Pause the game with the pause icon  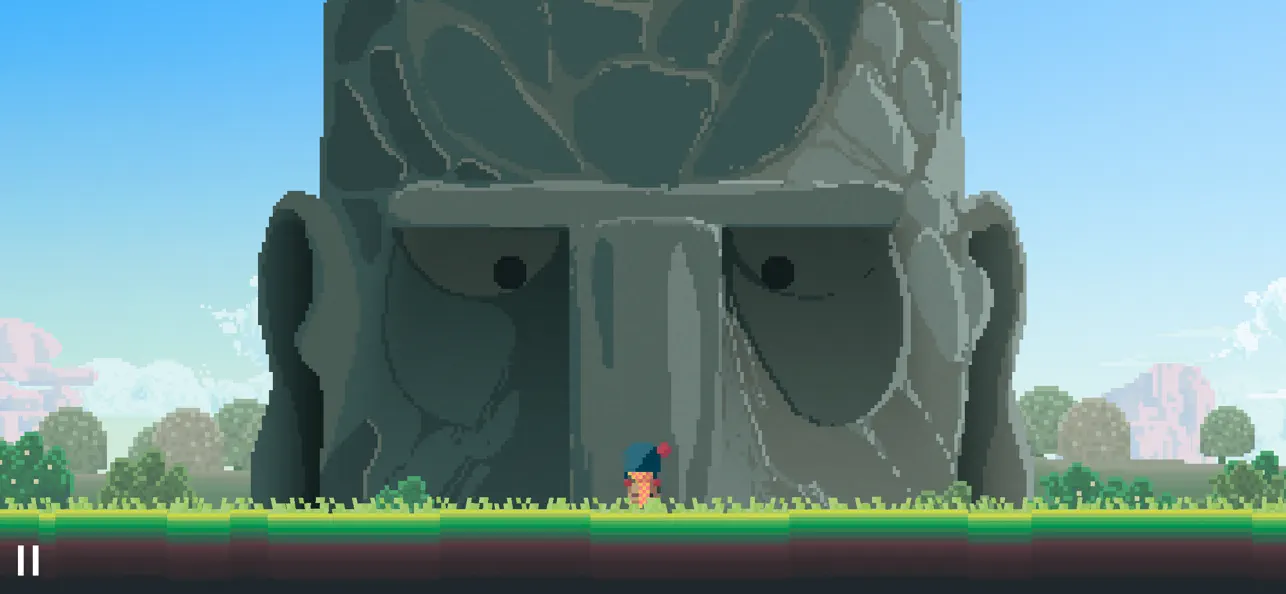(x=28, y=560)
